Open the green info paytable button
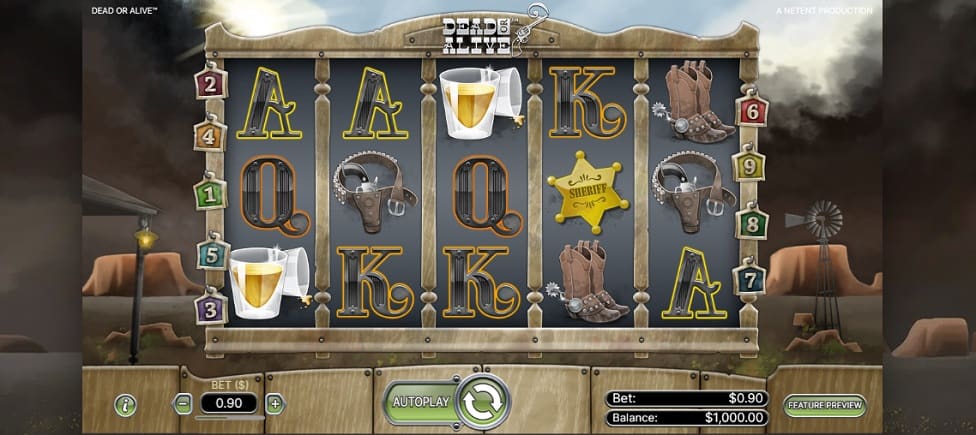The height and width of the screenshot is (435, 976). point(125,405)
